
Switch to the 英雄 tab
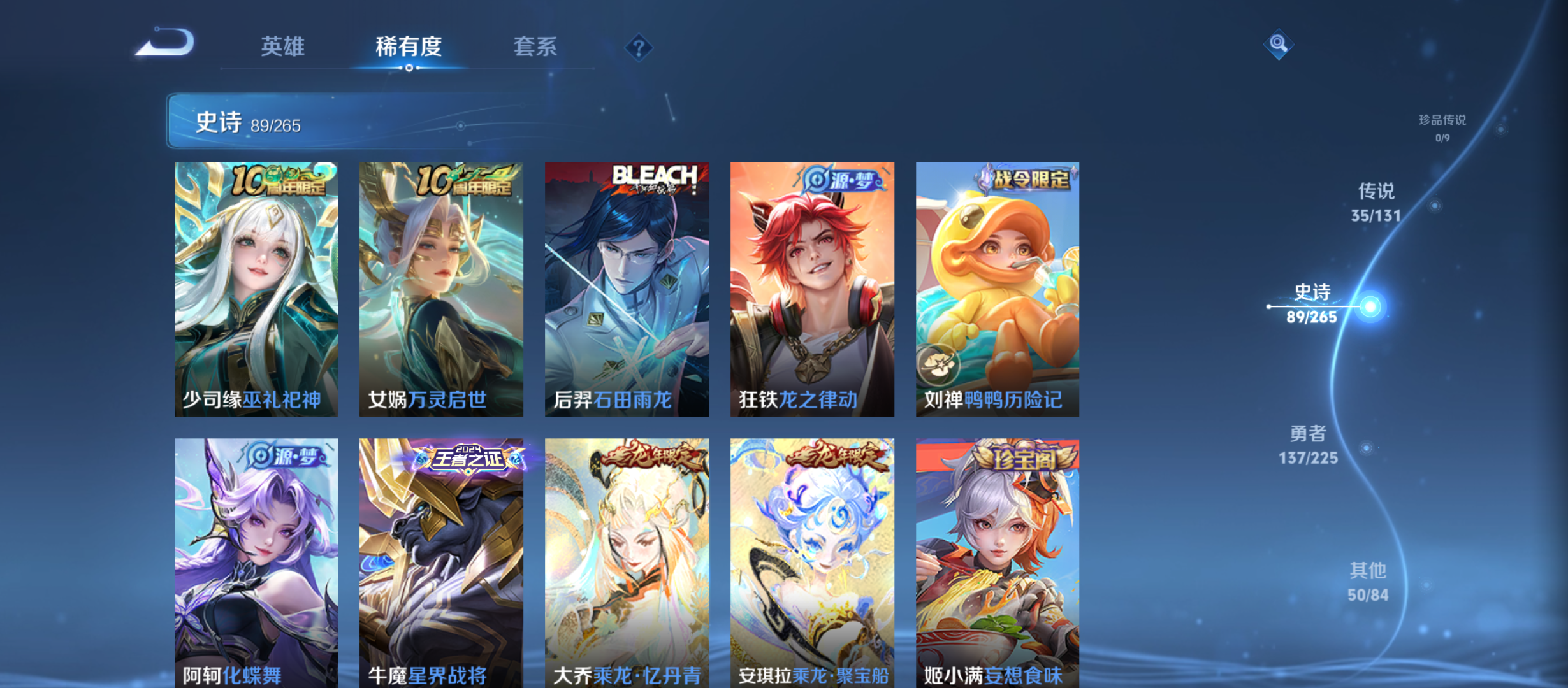pos(283,47)
